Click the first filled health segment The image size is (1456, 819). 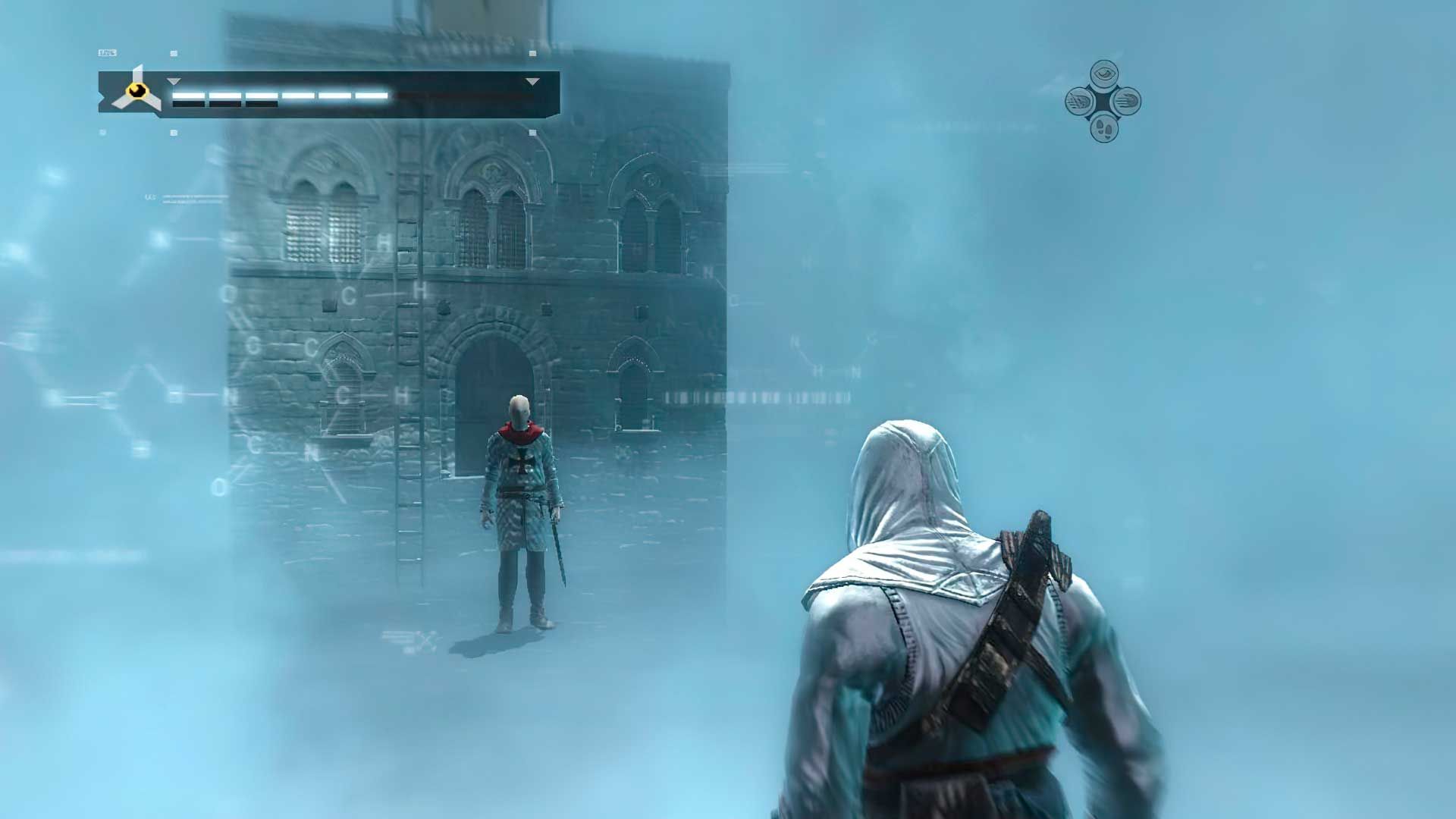[188, 96]
